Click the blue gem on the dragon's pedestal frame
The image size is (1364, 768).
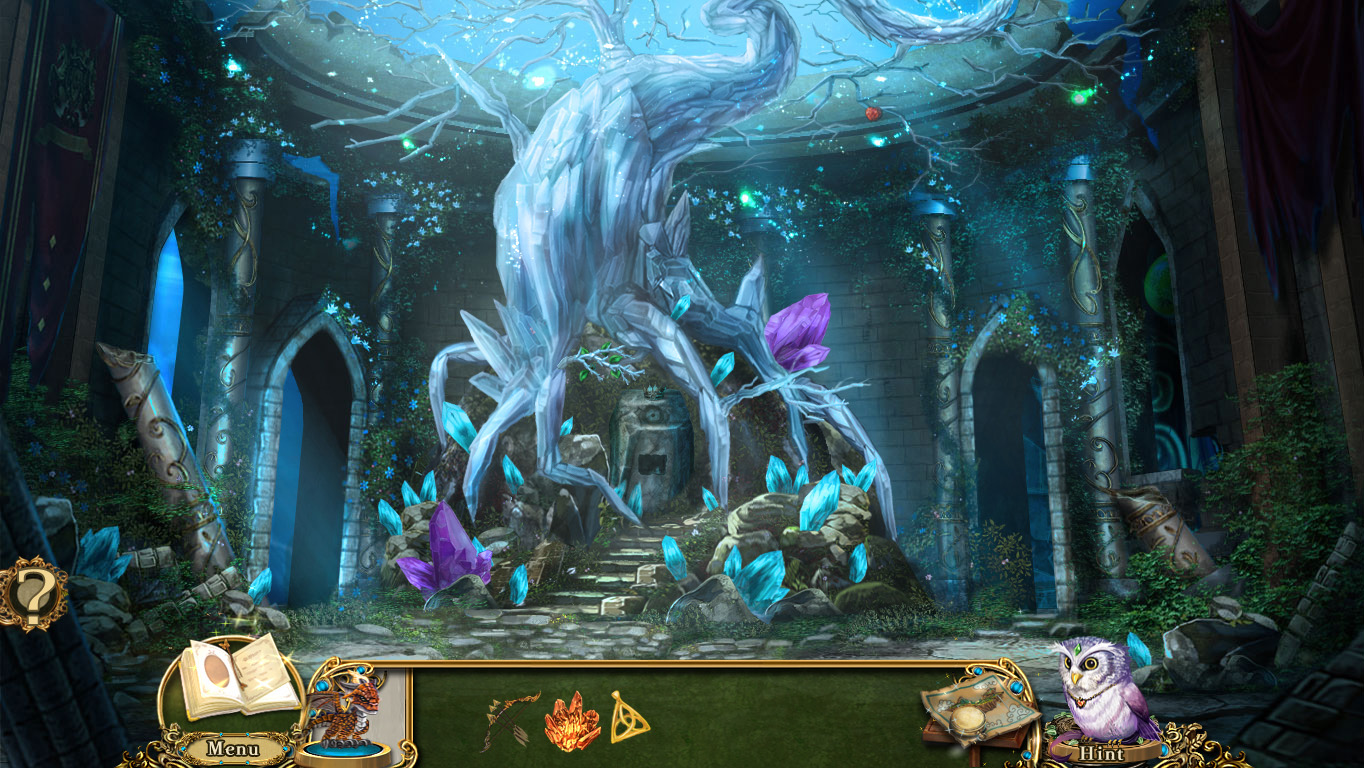[322, 685]
